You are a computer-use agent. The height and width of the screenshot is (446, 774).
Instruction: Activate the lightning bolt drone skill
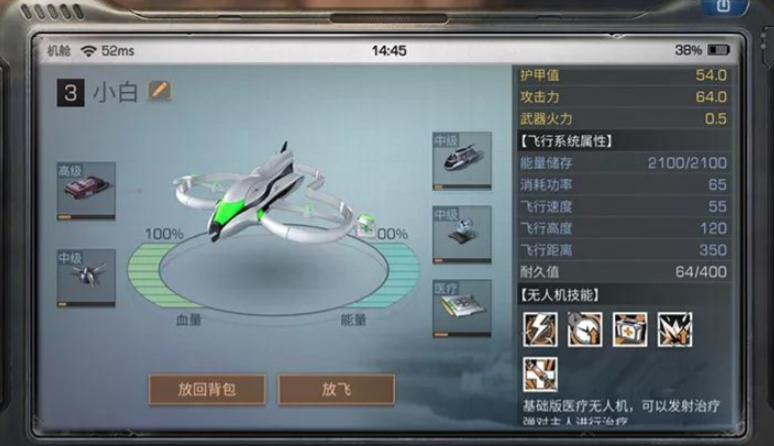click(x=540, y=329)
